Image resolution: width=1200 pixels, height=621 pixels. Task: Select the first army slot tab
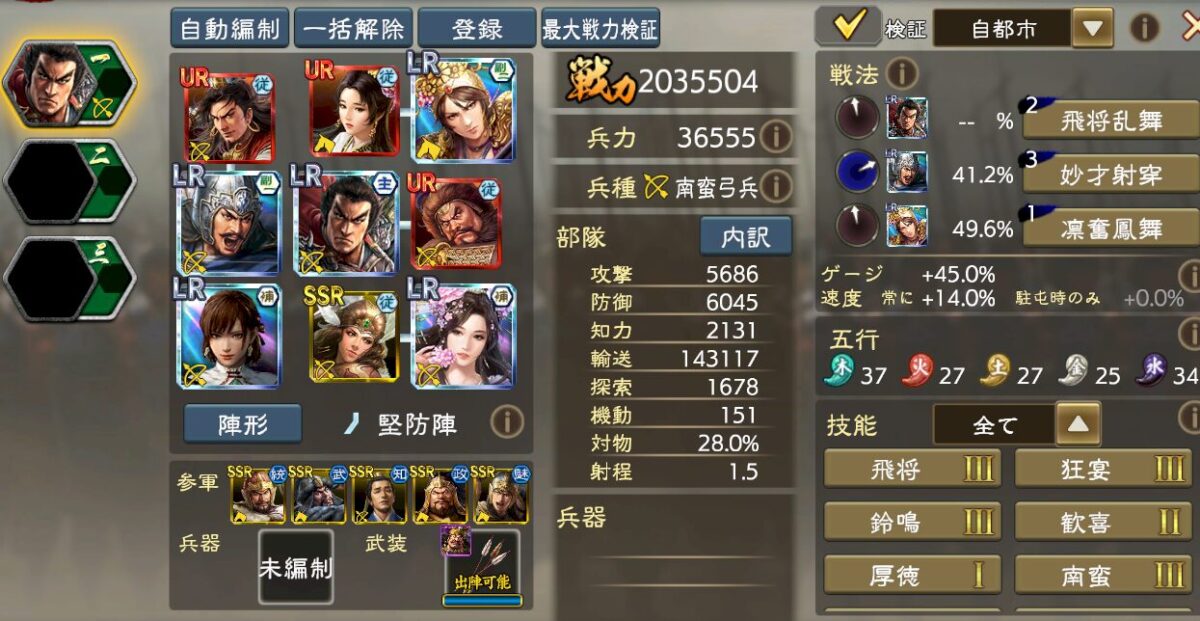pos(70,84)
